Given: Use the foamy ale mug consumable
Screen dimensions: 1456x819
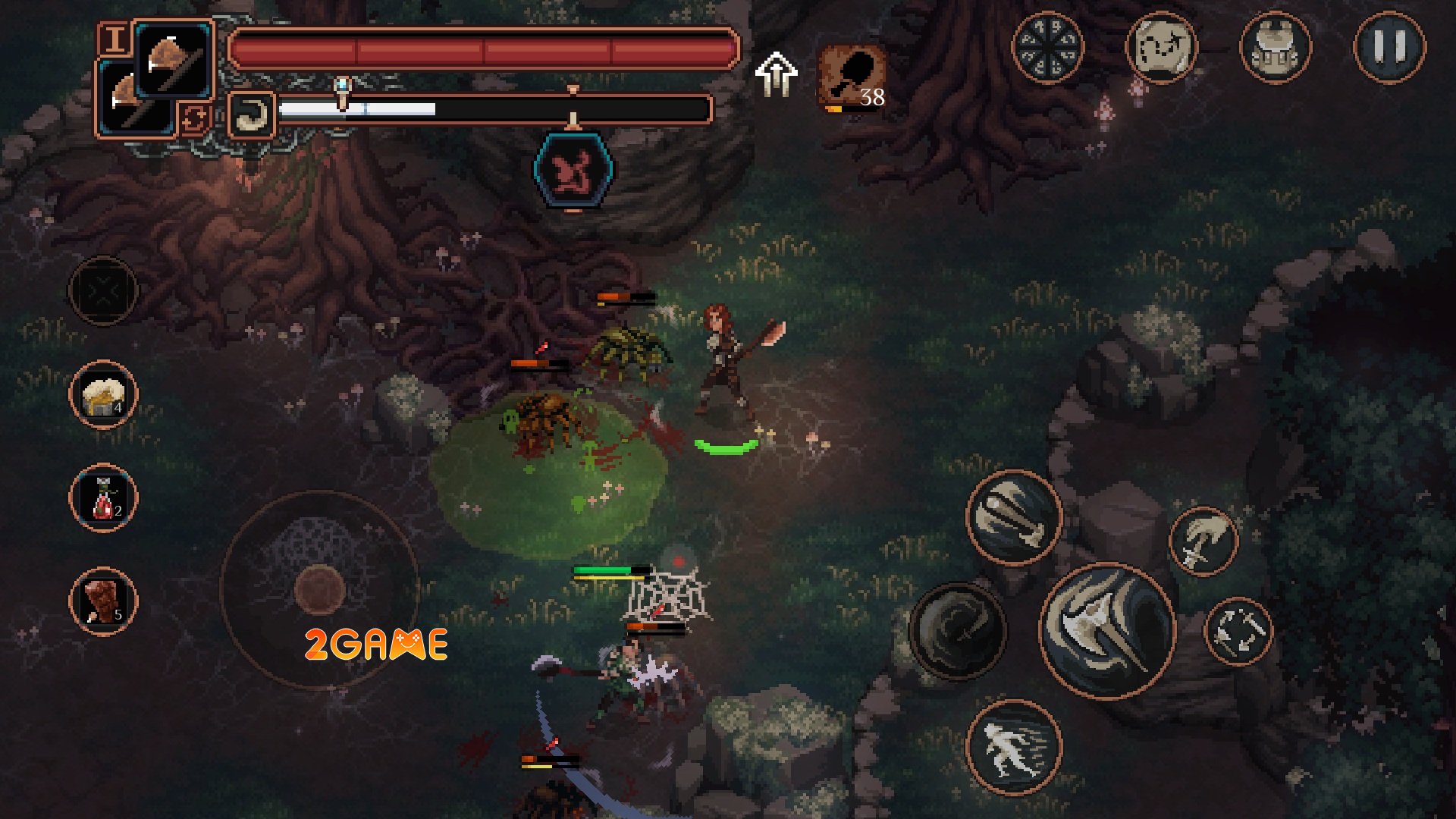Looking at the screenshot, I should pos(103,395).
